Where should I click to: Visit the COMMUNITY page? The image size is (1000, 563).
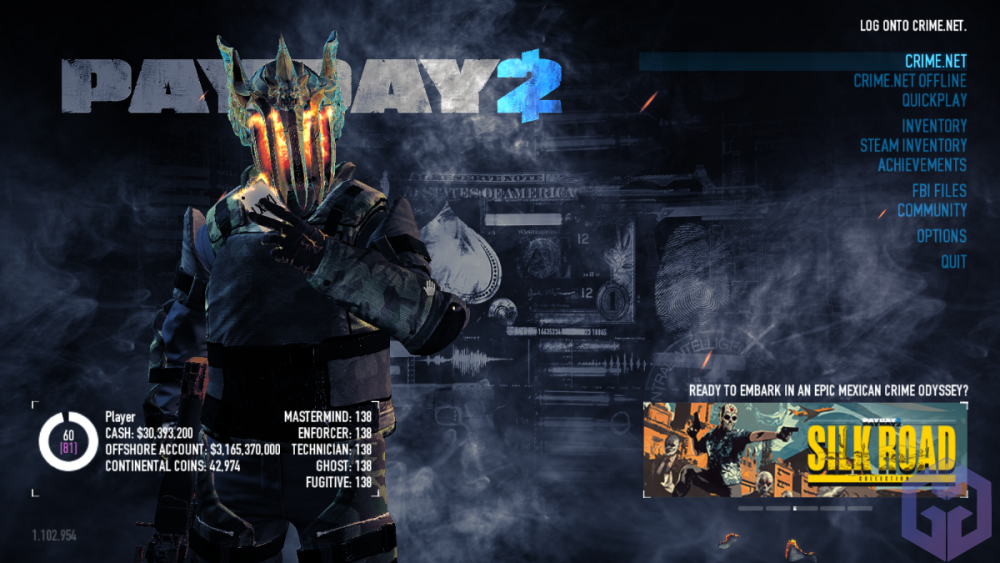pos(931,210)
